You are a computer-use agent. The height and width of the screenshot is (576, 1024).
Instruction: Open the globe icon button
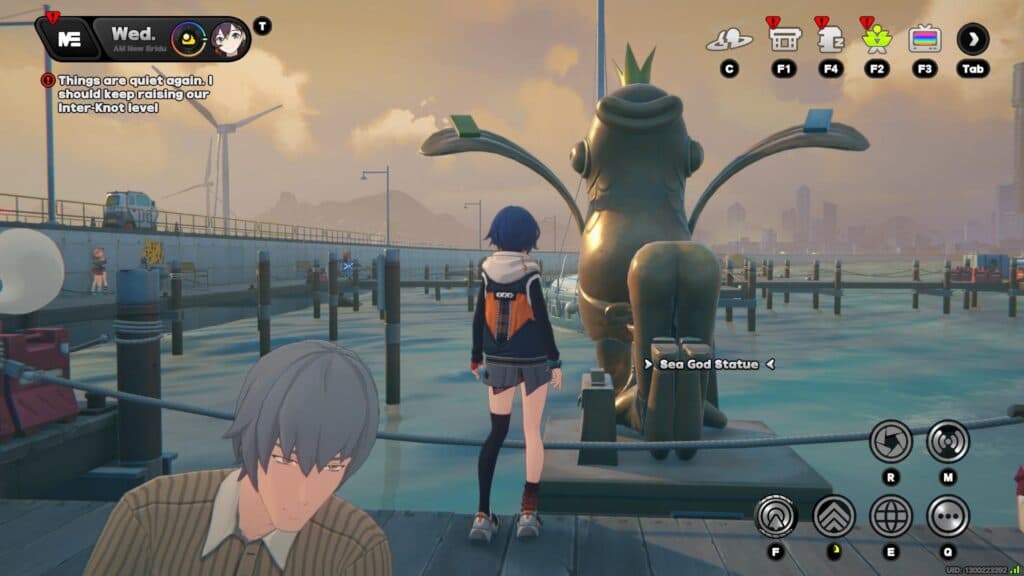(890, 516)
